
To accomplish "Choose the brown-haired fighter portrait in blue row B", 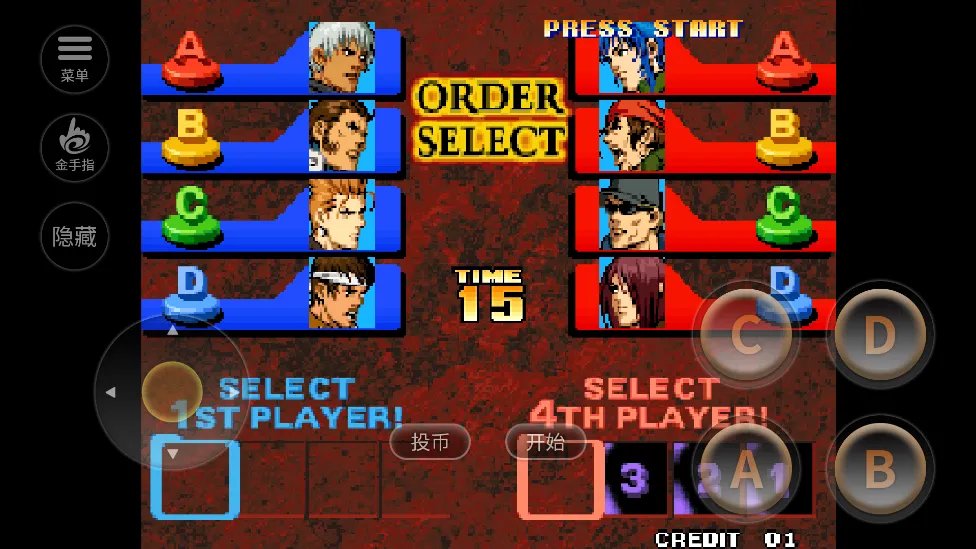I will [x=340, y=136].
